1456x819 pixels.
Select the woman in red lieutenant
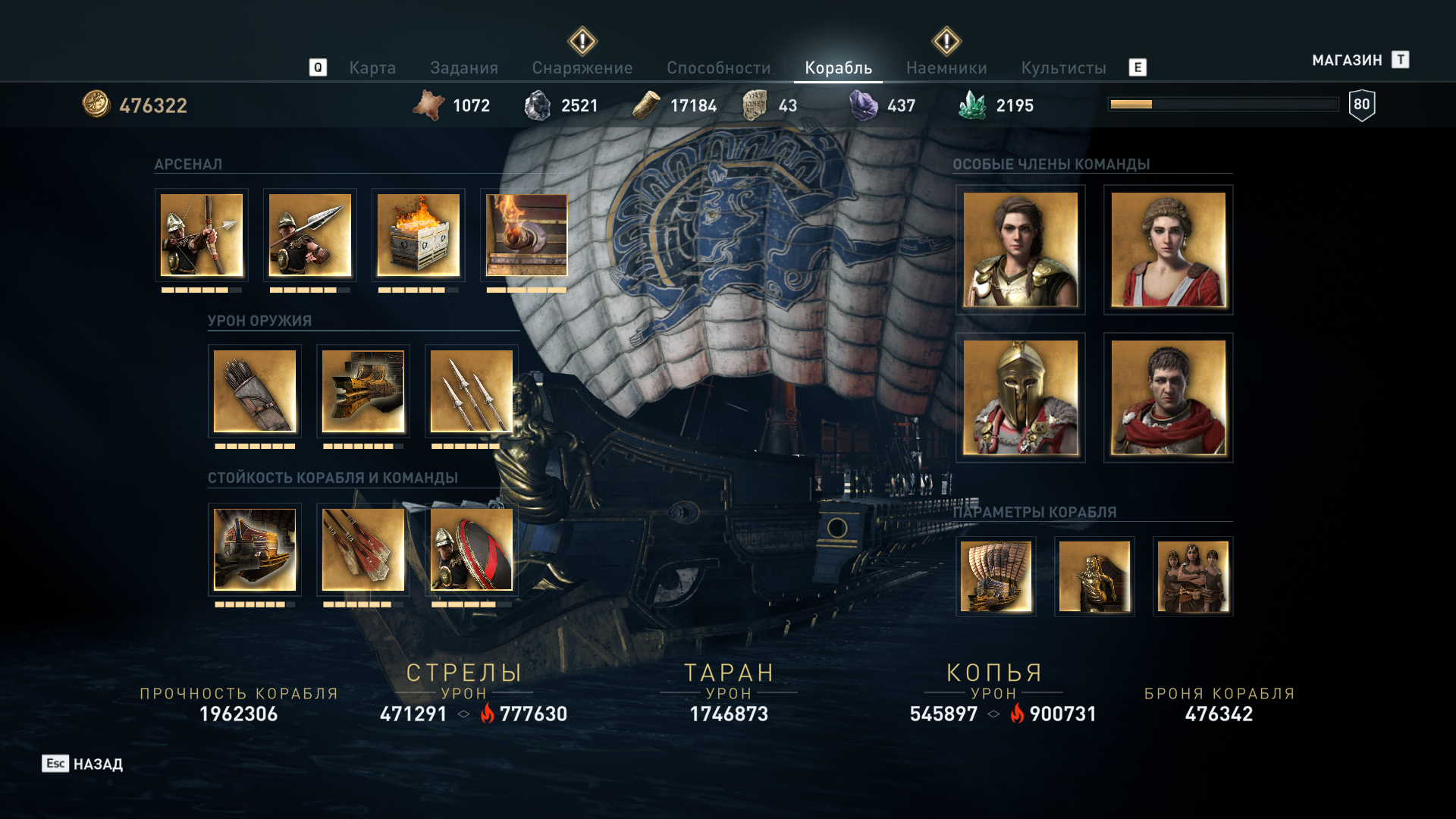[1168, 249]
